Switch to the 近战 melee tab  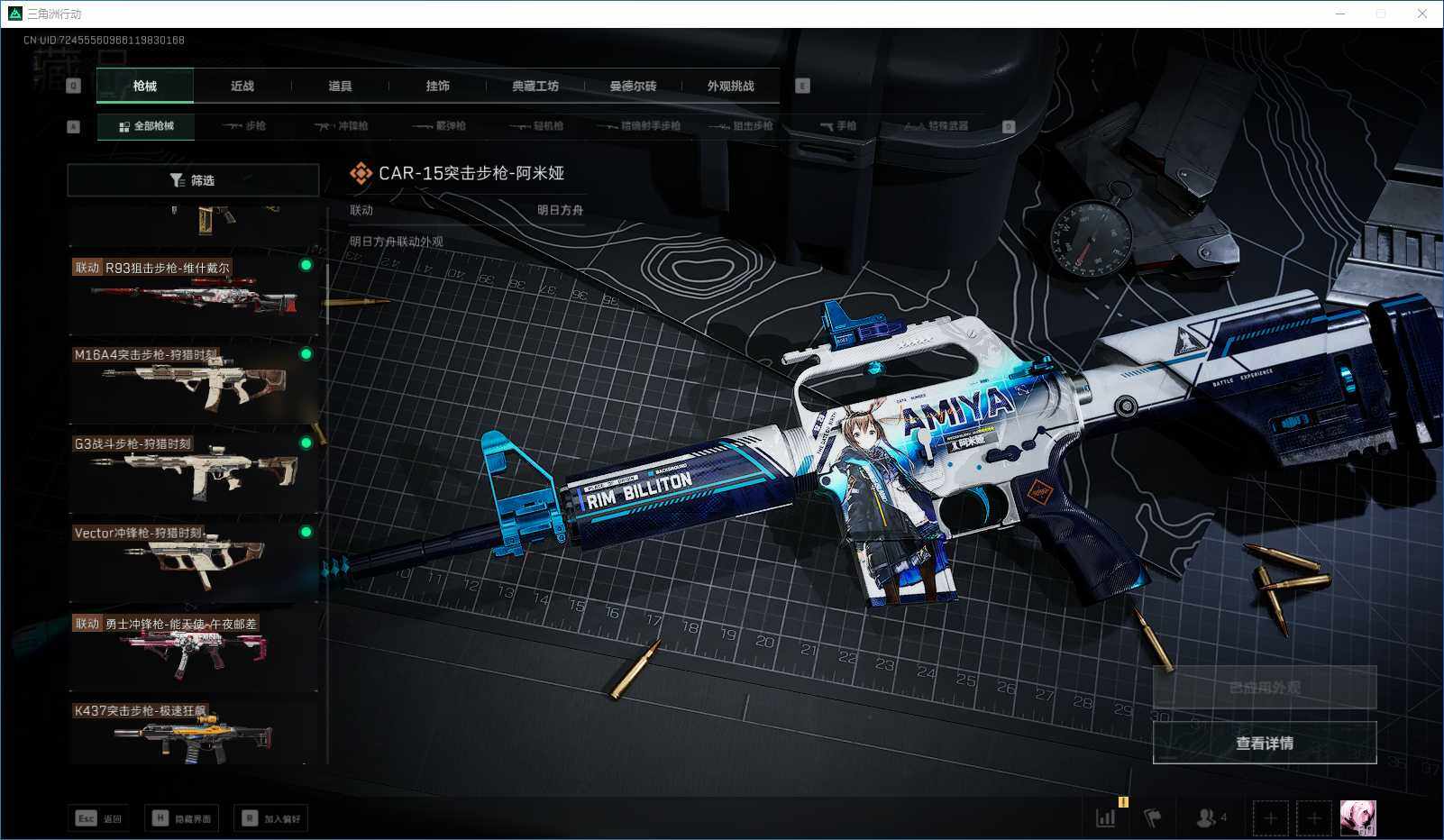click(242, 87)
